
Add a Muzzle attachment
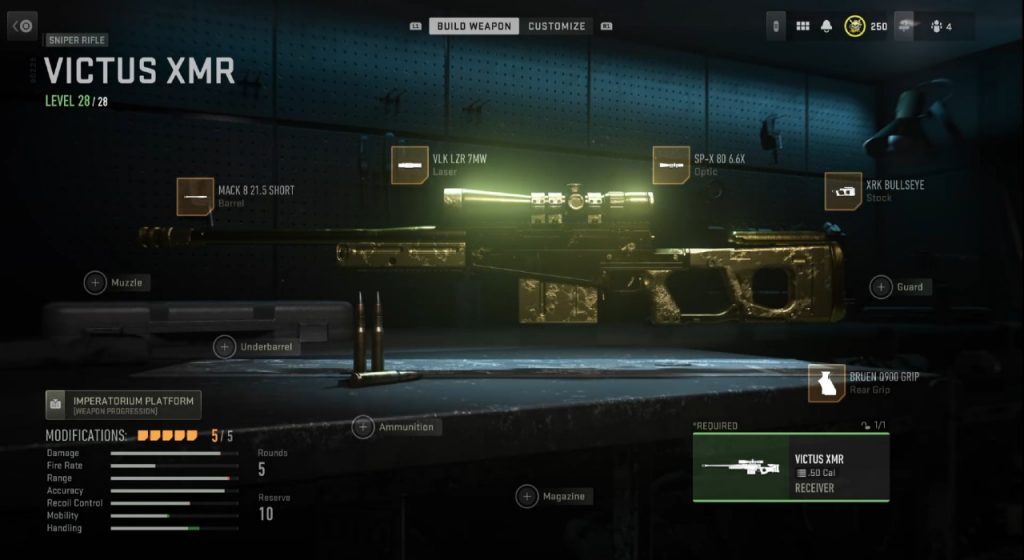[x=96, y=283]
